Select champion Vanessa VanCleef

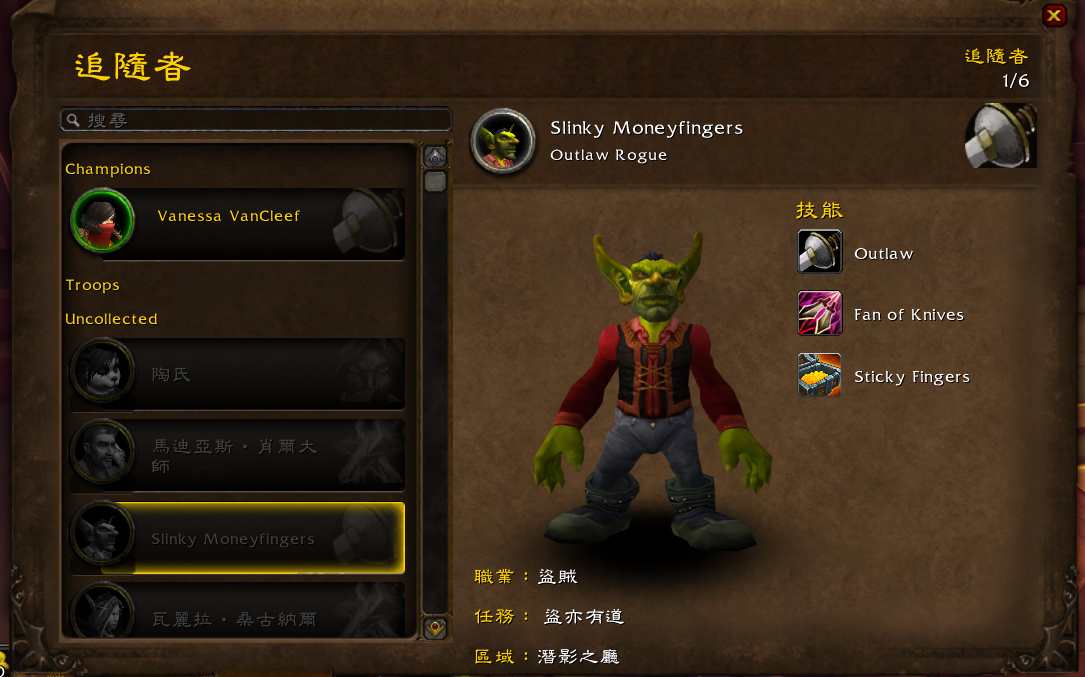click(237, 224)
